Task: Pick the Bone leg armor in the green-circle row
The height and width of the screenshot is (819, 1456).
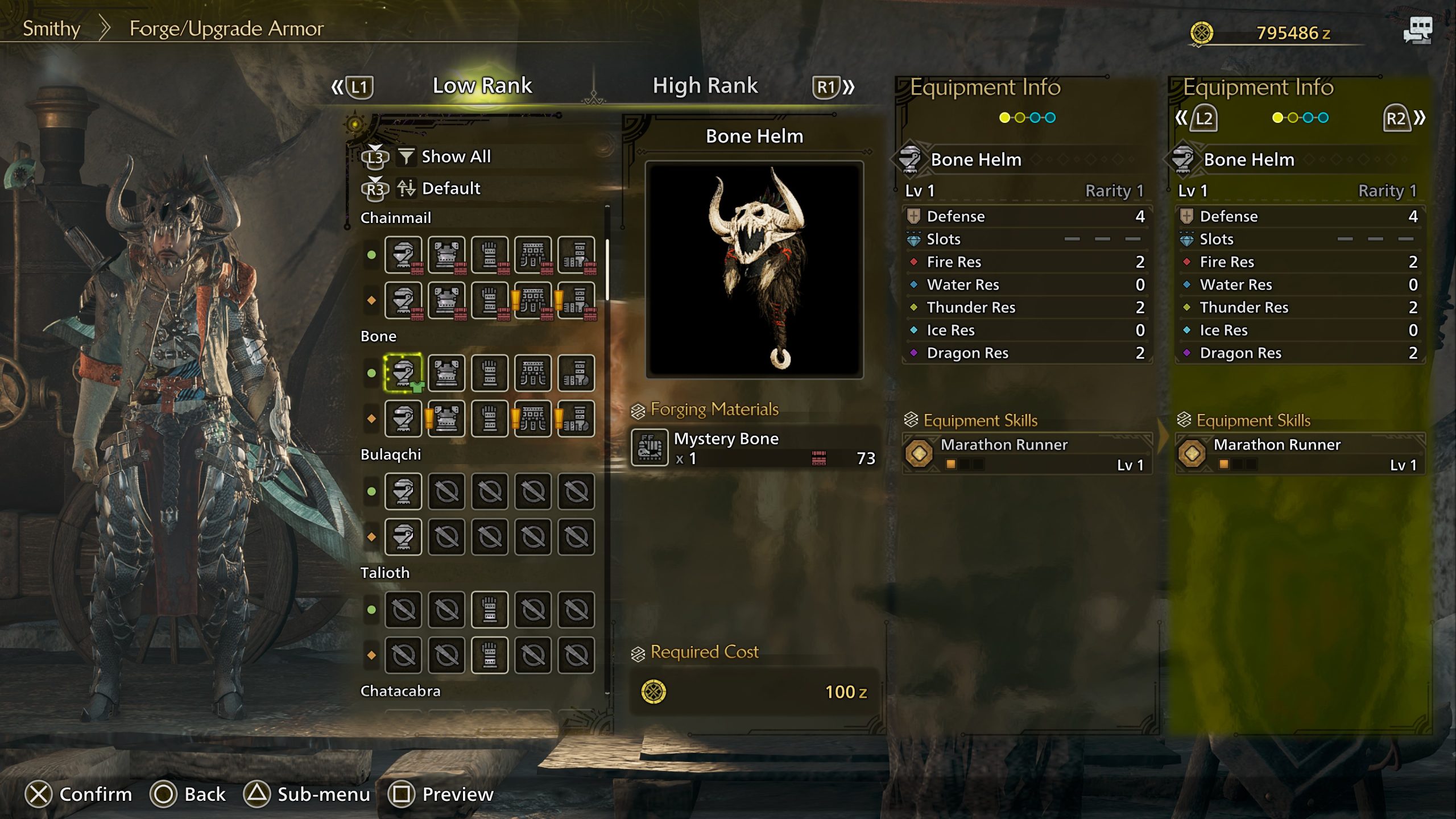Action: tap(576, 373)
